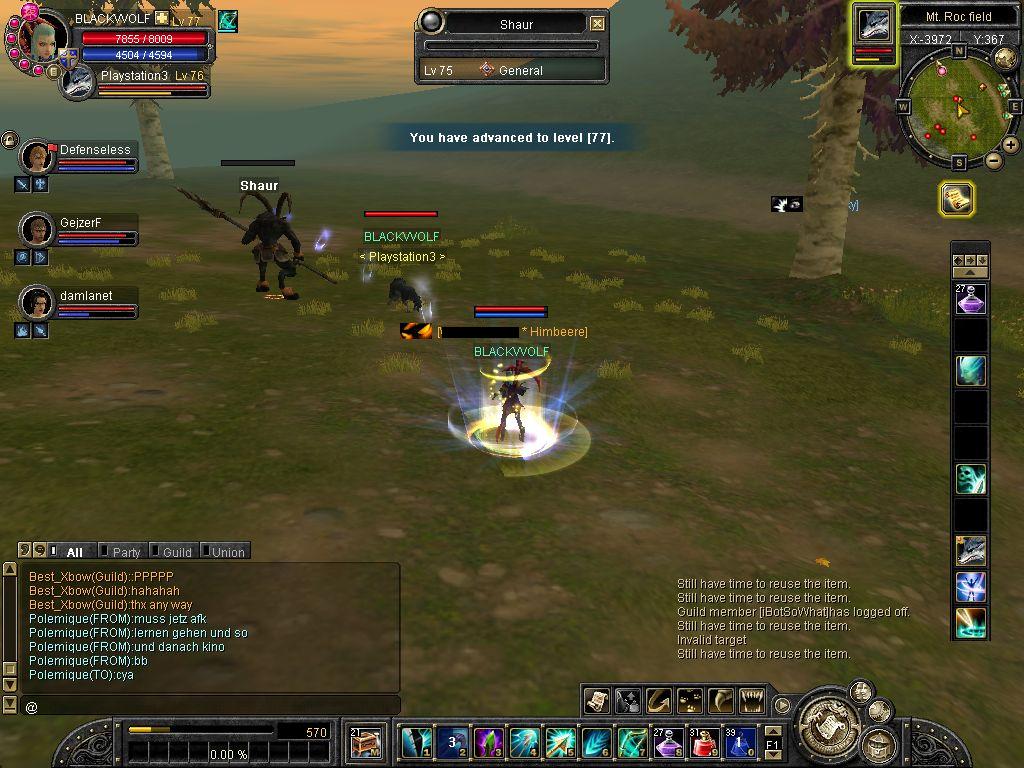Viewport: 1024px width, 768px height.
Task: Use the purple potion in hotbar slot 8
Action: pos(668,742)
